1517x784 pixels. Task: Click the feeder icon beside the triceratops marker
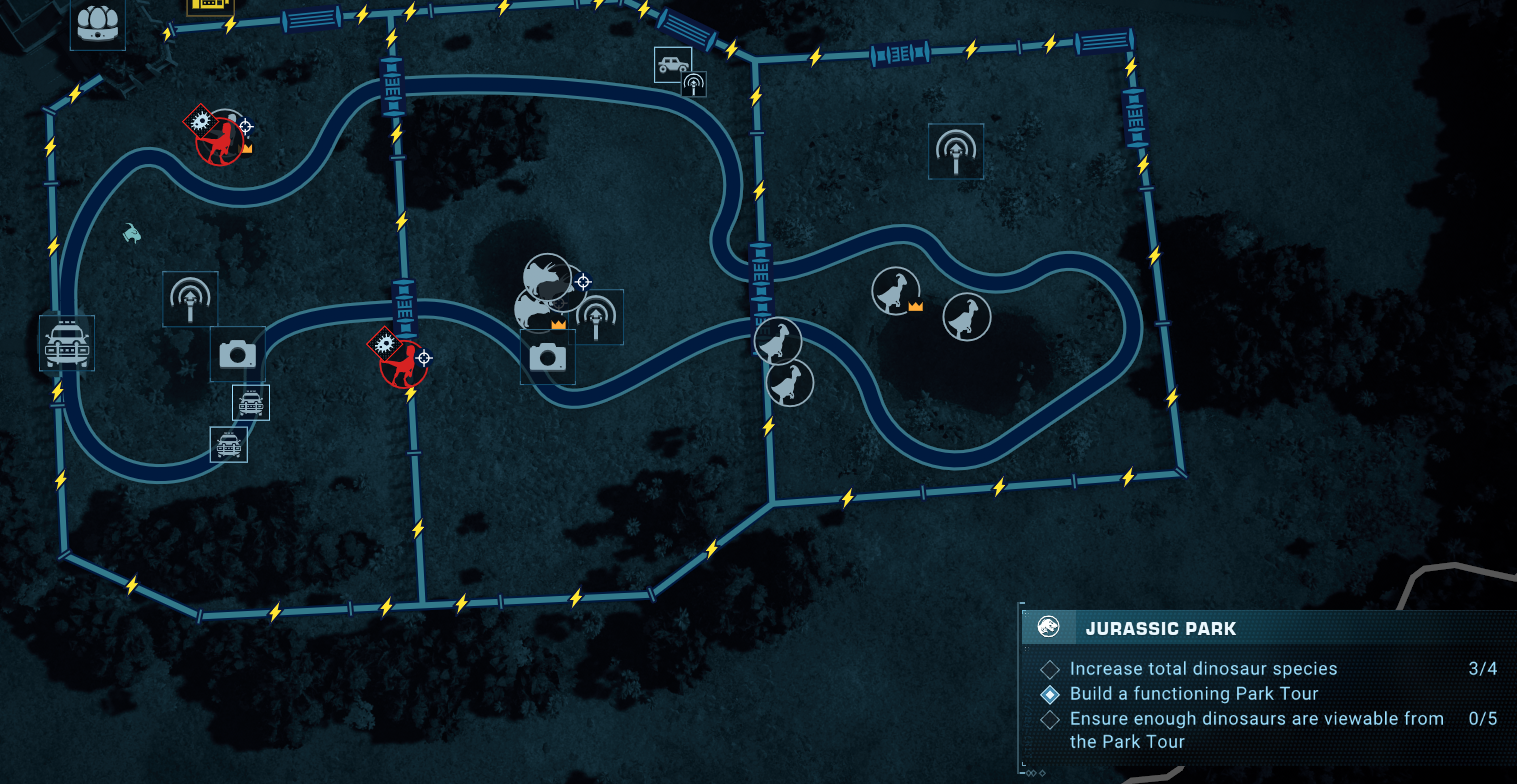[598, 316]
